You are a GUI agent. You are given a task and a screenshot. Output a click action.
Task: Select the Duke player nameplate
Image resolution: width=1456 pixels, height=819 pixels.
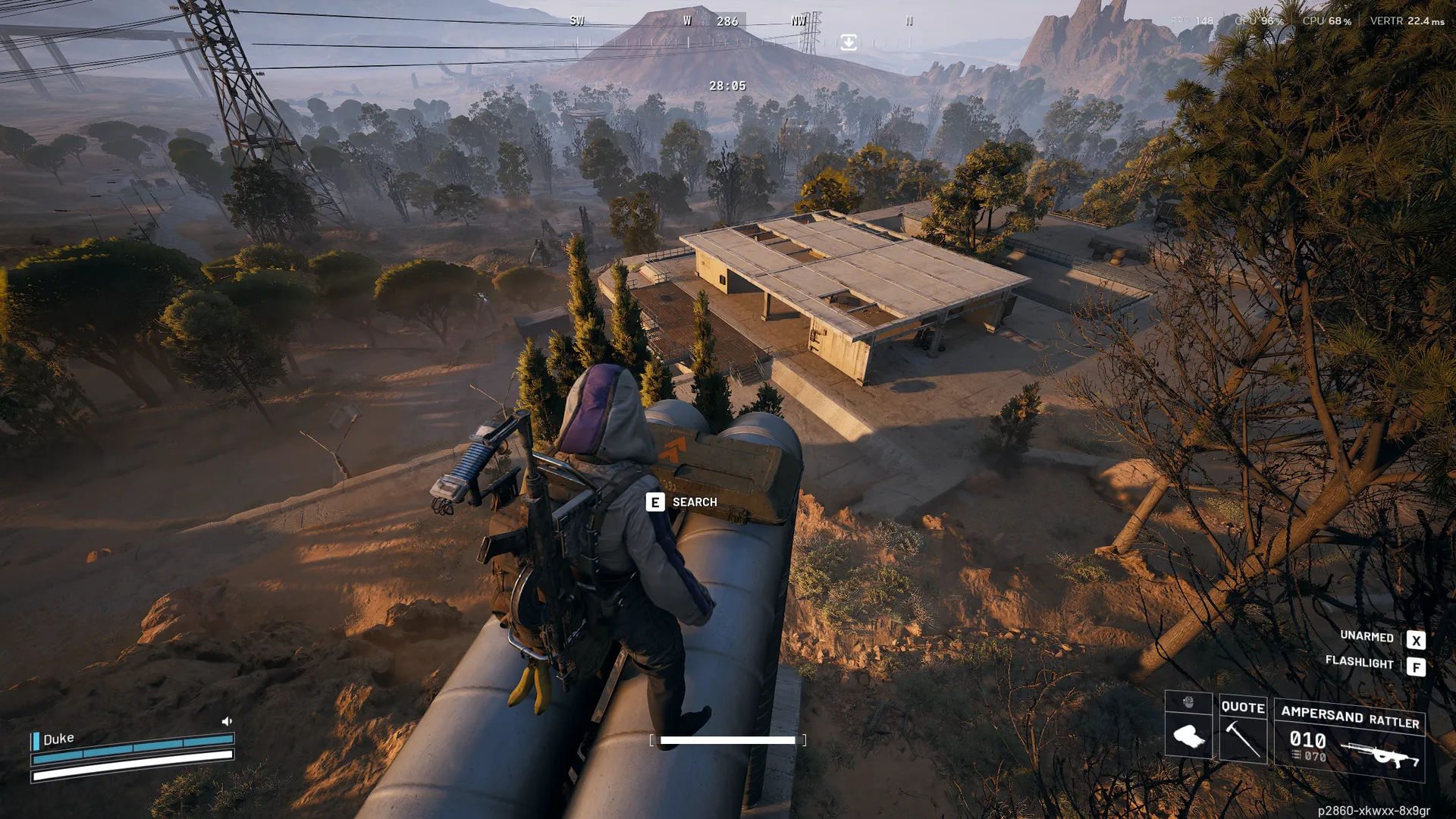[58, 739]
